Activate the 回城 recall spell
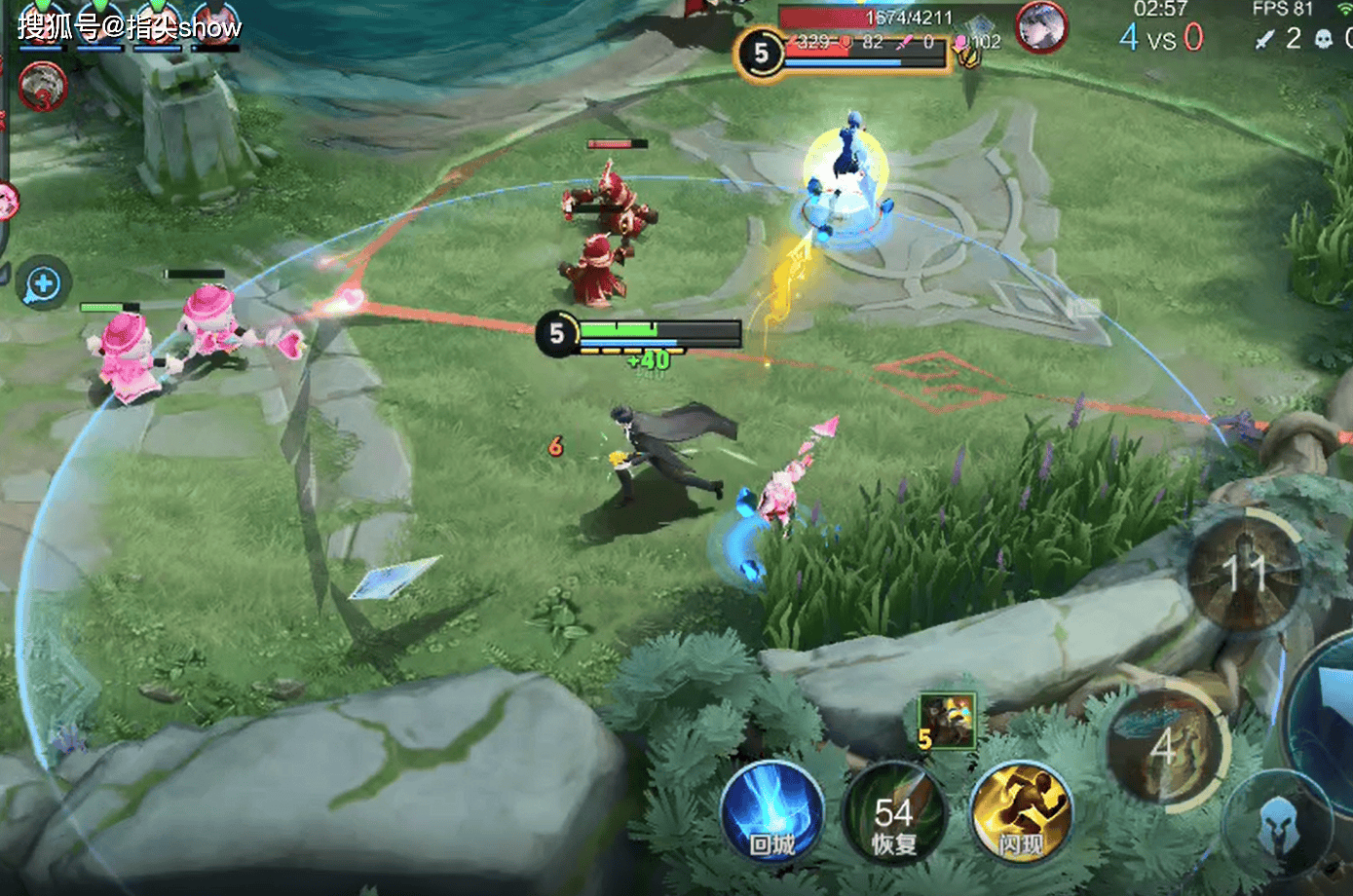Screen dimensions: 1353x896 pyautogui.click(x=772, y=815)
